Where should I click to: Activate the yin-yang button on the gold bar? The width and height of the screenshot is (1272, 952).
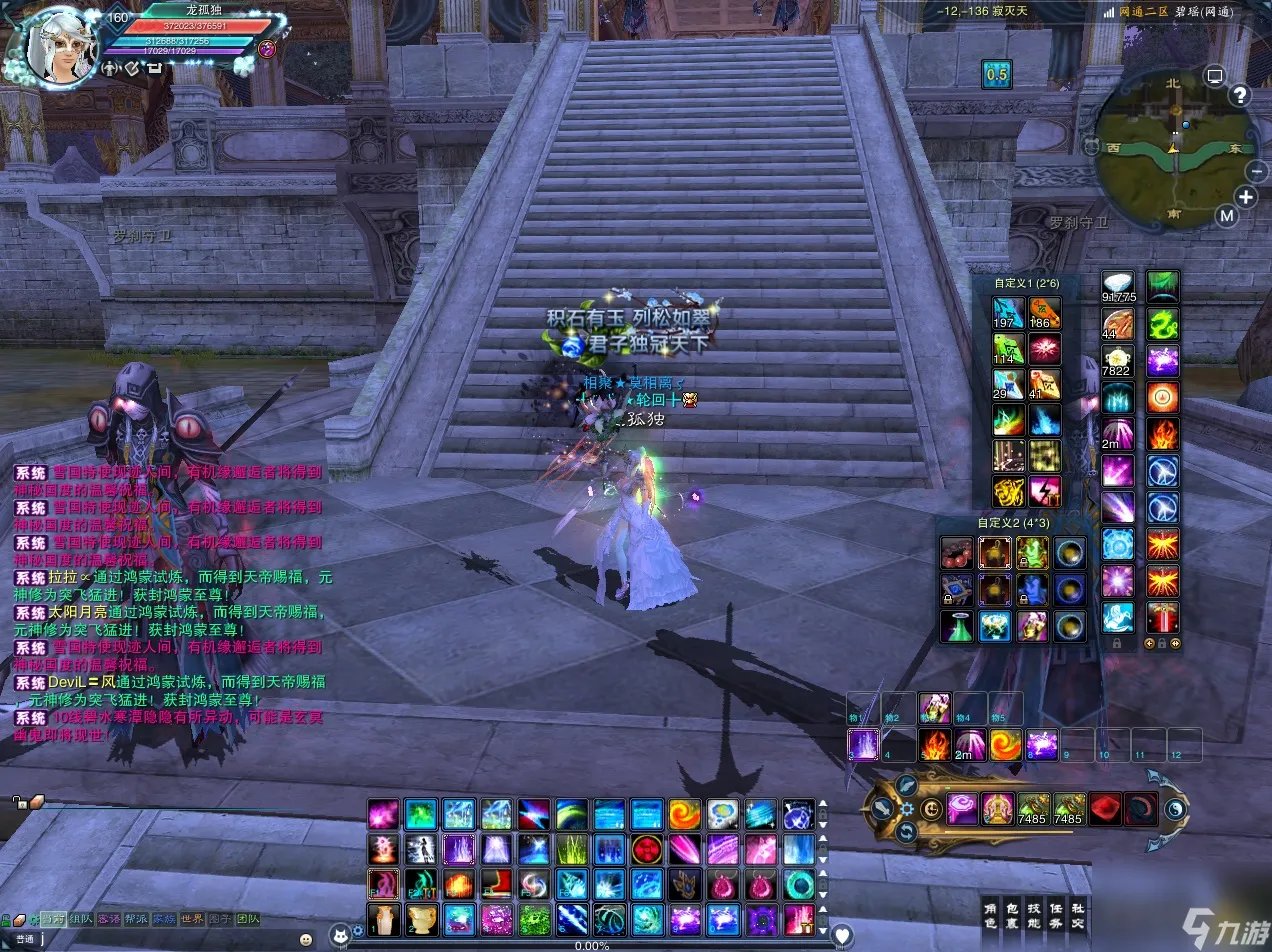tap(1176, 809)
